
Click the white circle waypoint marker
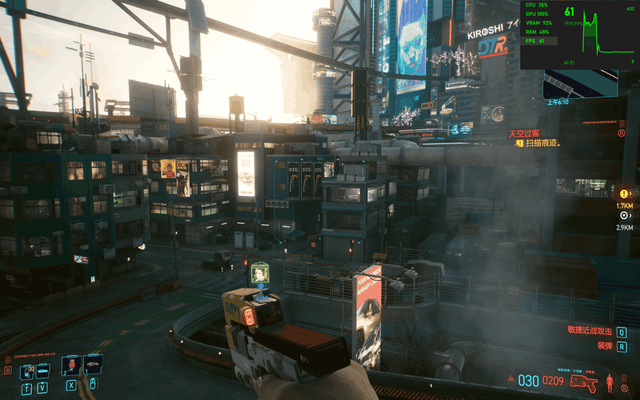(x=625, y=215)
